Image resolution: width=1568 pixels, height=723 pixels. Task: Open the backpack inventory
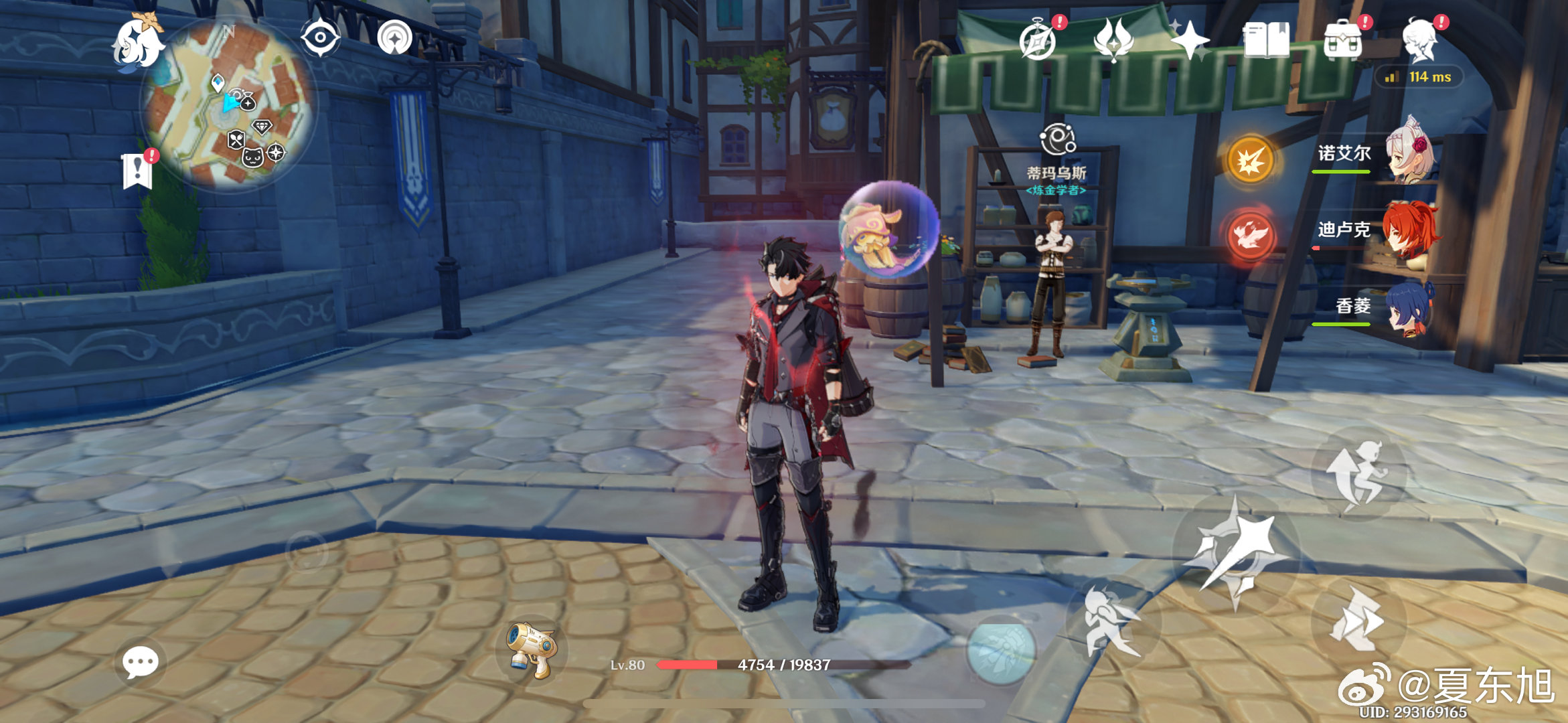[x=1343, y=40]
